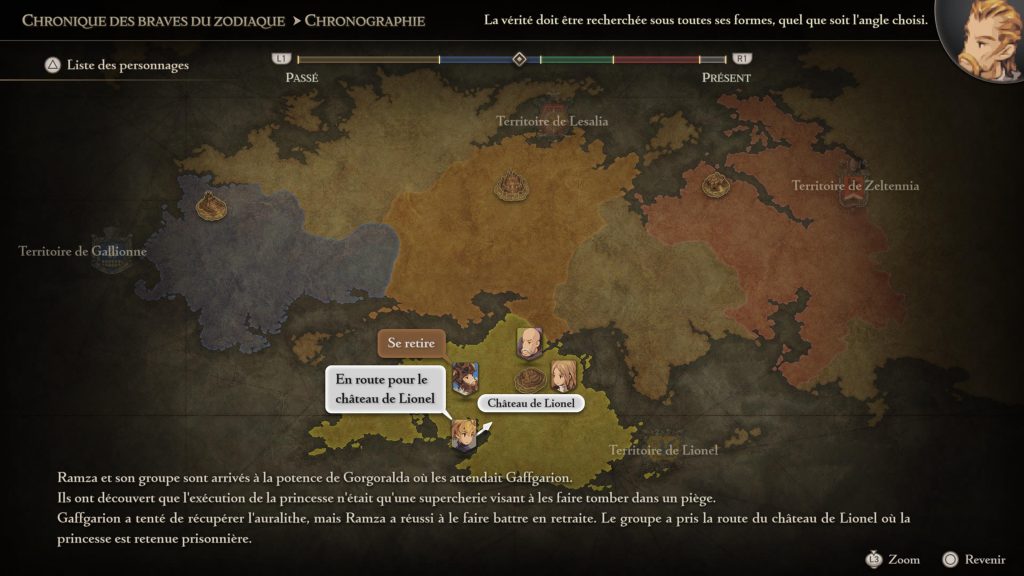Jump to the green timeline segment
This screenshot has width=1024, height=576.
click(576, 60)
